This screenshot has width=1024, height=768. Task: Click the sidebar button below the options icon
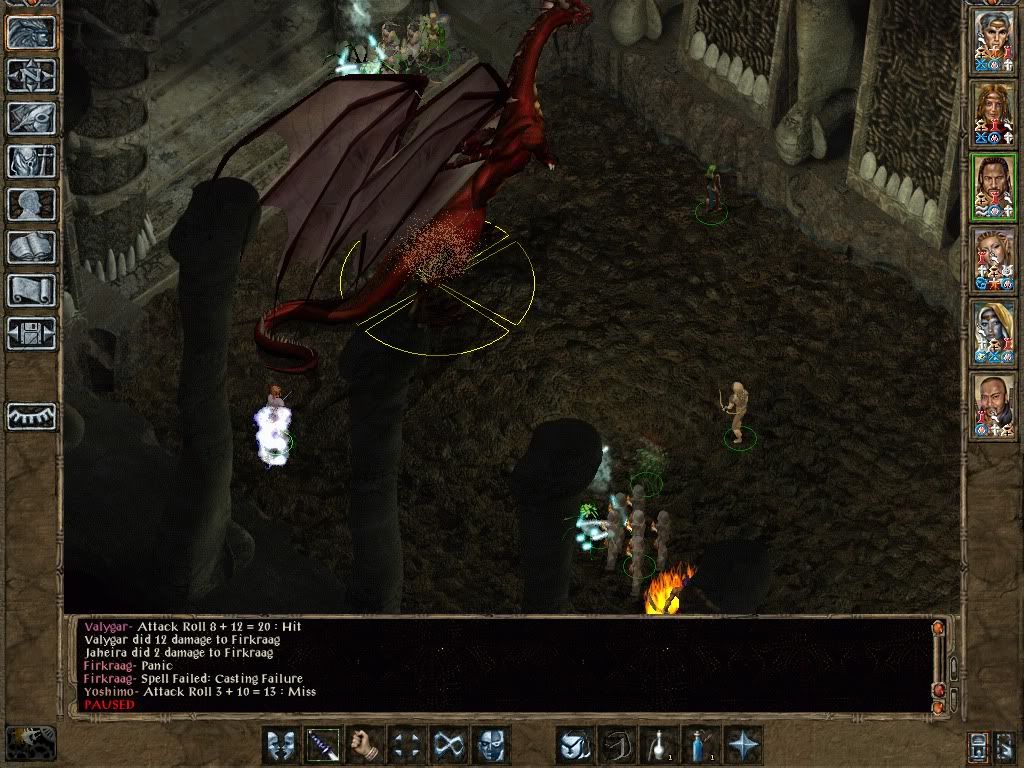[32, 415]
